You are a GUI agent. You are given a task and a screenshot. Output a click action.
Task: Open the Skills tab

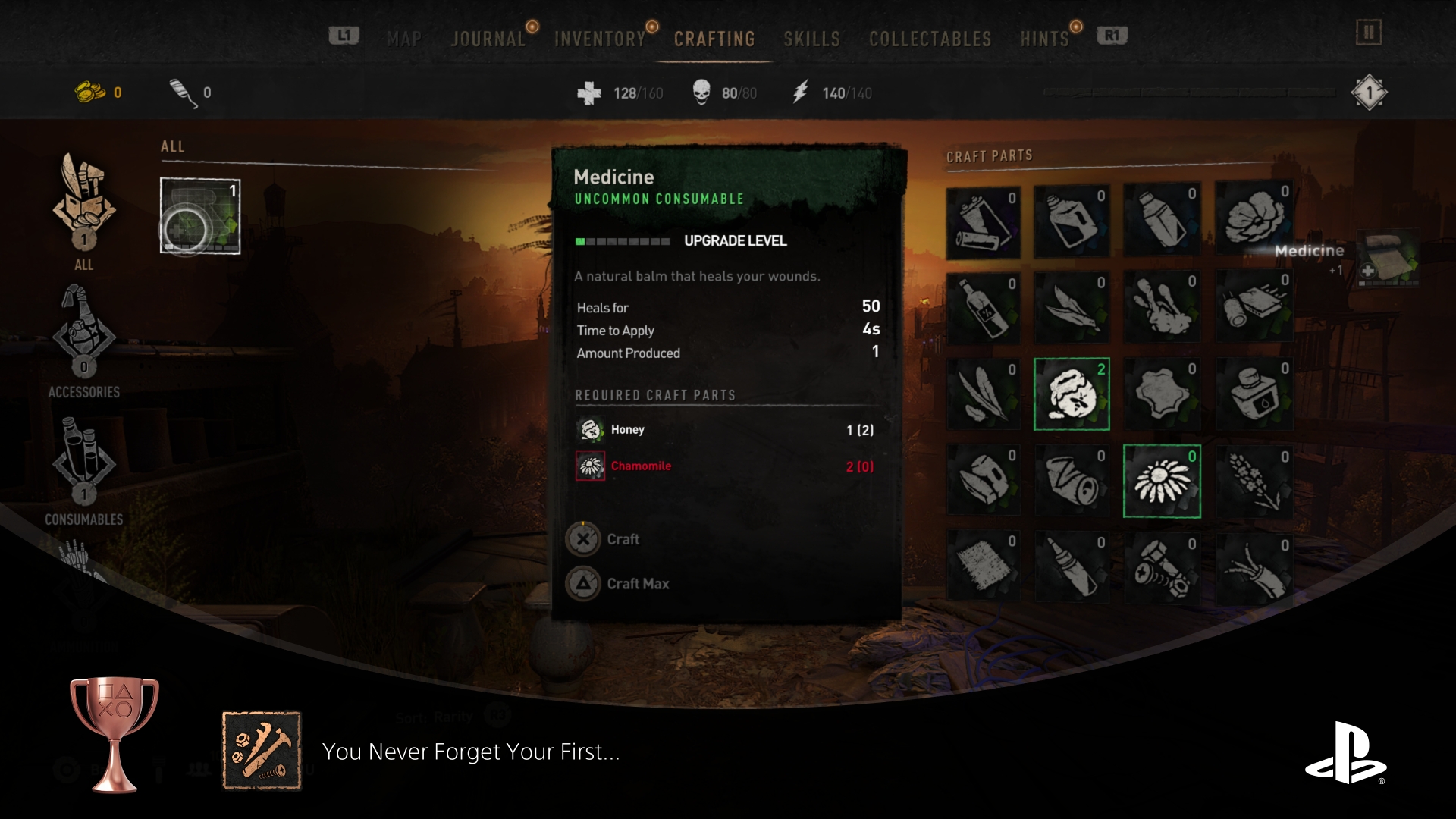(x=811, y=39)
